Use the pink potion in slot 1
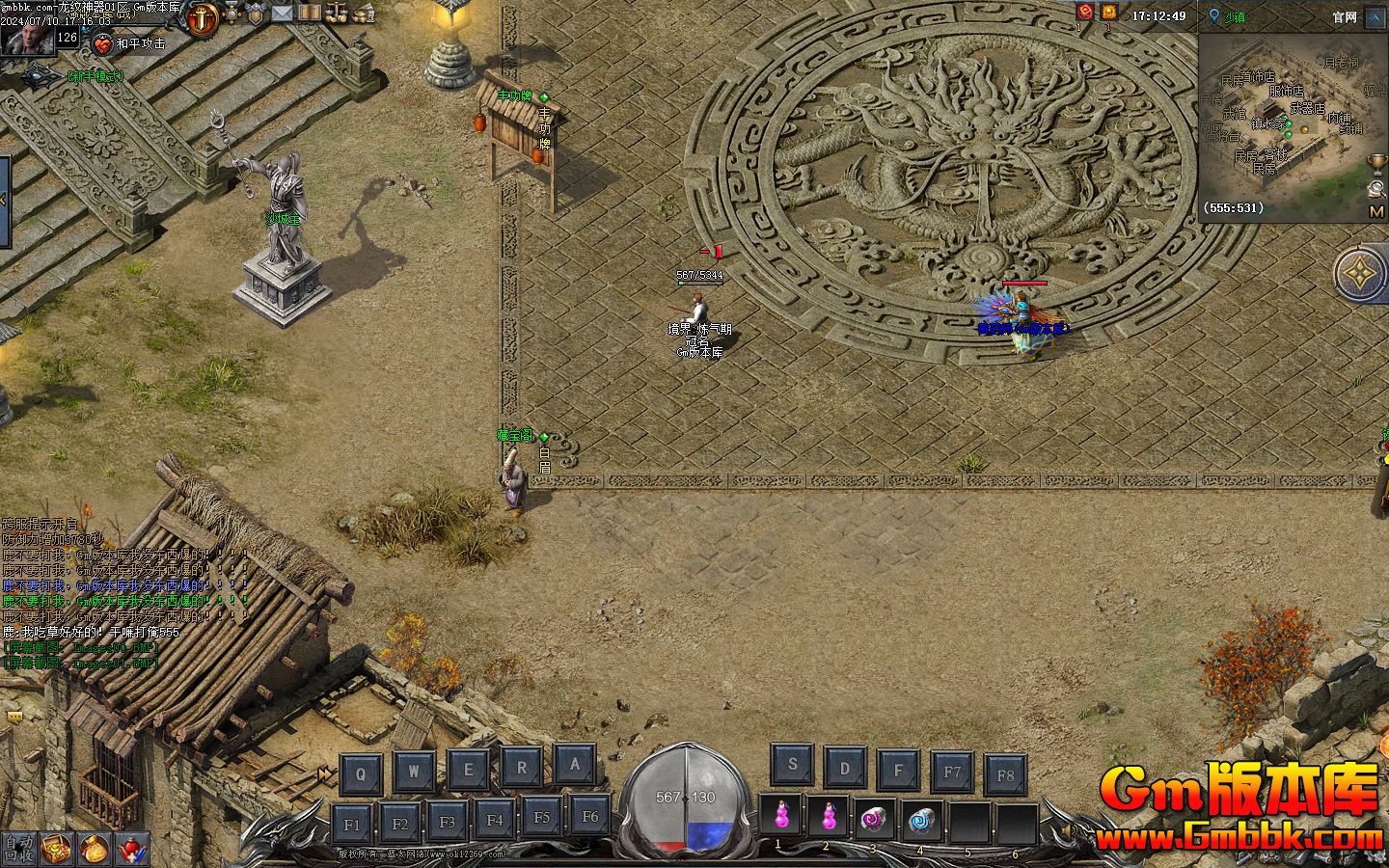The width and height of the screenshot is (1389, 868). click(x=781, y=819)
